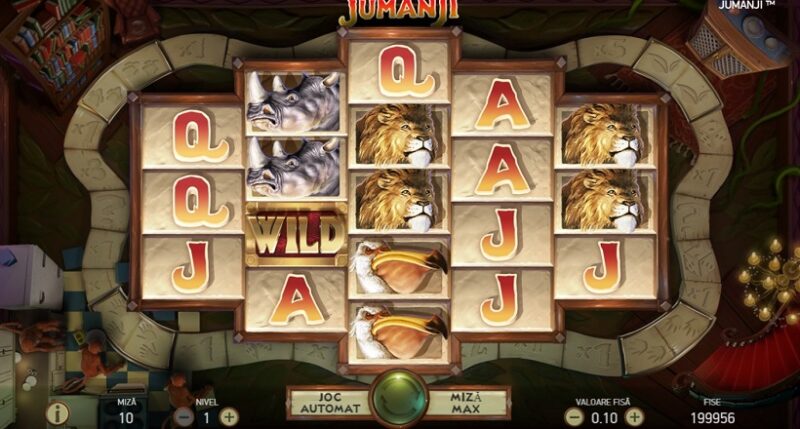Increase the Nivel bet level
The image size is (800, 429).
tap(229, 416)
